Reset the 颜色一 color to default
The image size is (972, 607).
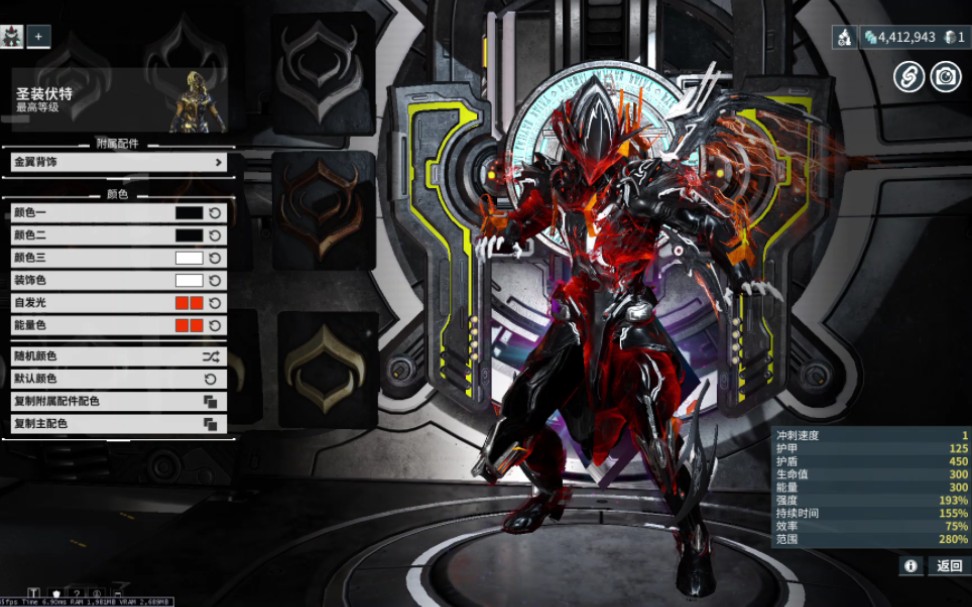point(214,213)
